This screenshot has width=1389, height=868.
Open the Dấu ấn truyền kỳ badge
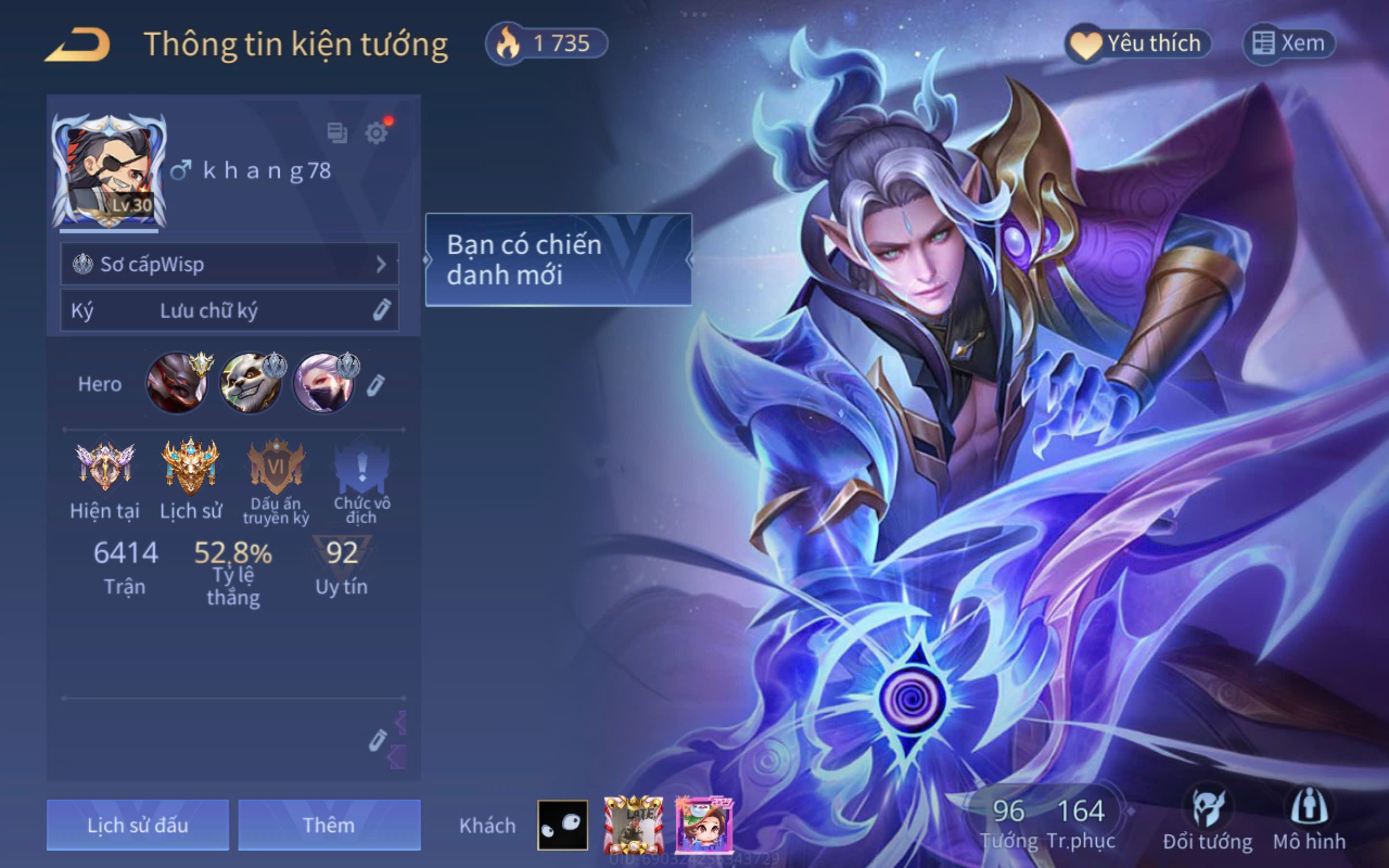pos(276,468)
